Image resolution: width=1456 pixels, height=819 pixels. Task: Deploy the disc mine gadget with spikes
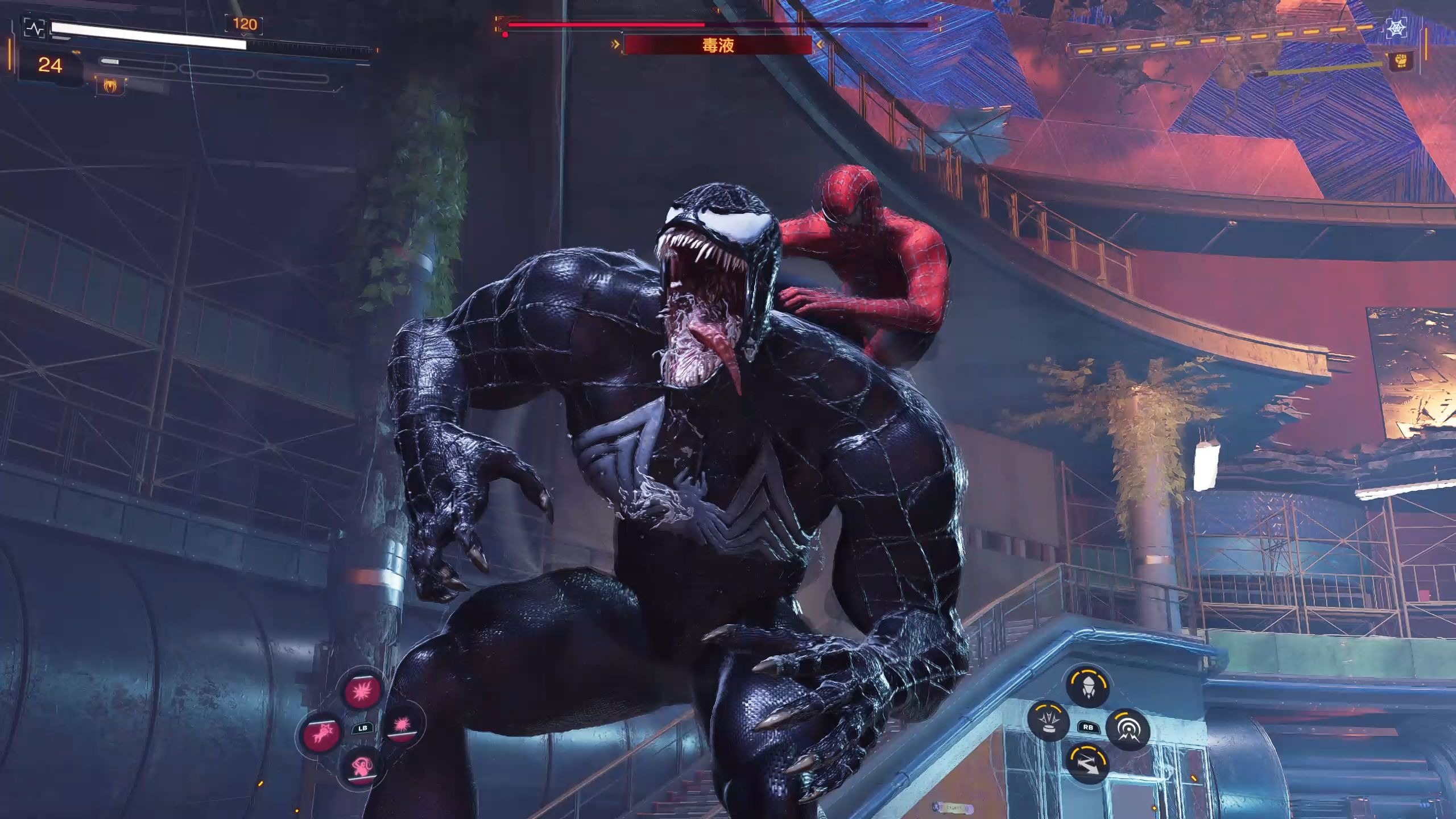coord(1049,722)
